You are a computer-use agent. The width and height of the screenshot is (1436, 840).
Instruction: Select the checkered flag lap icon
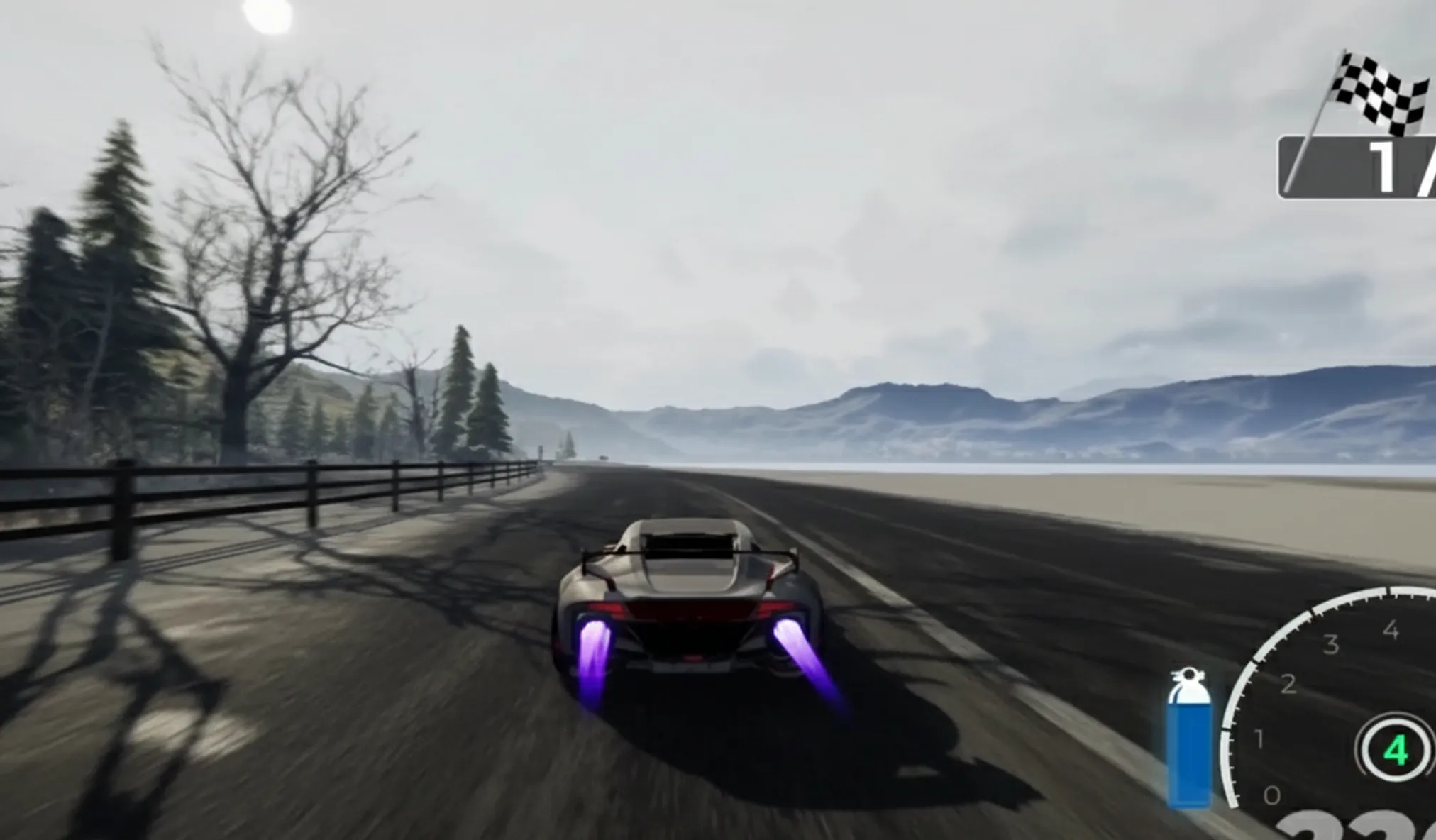(x=1379, y=94)
